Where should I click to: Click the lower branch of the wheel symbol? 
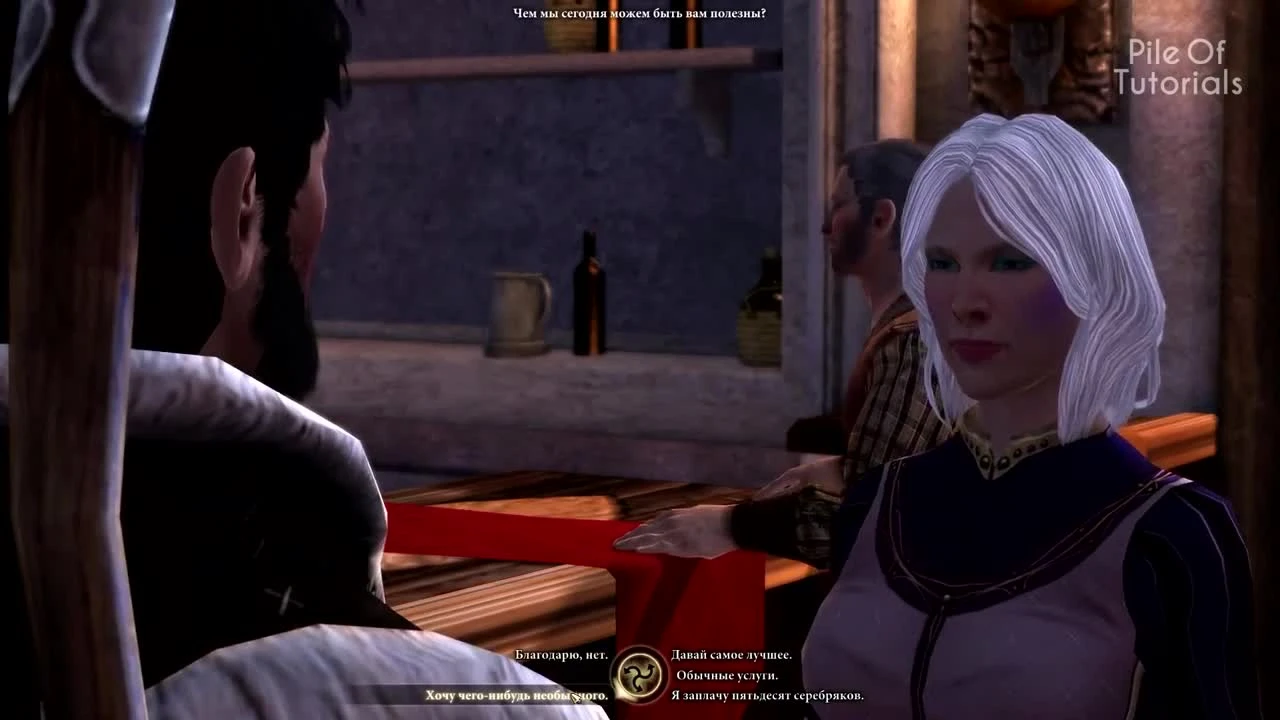click(638, 689)
